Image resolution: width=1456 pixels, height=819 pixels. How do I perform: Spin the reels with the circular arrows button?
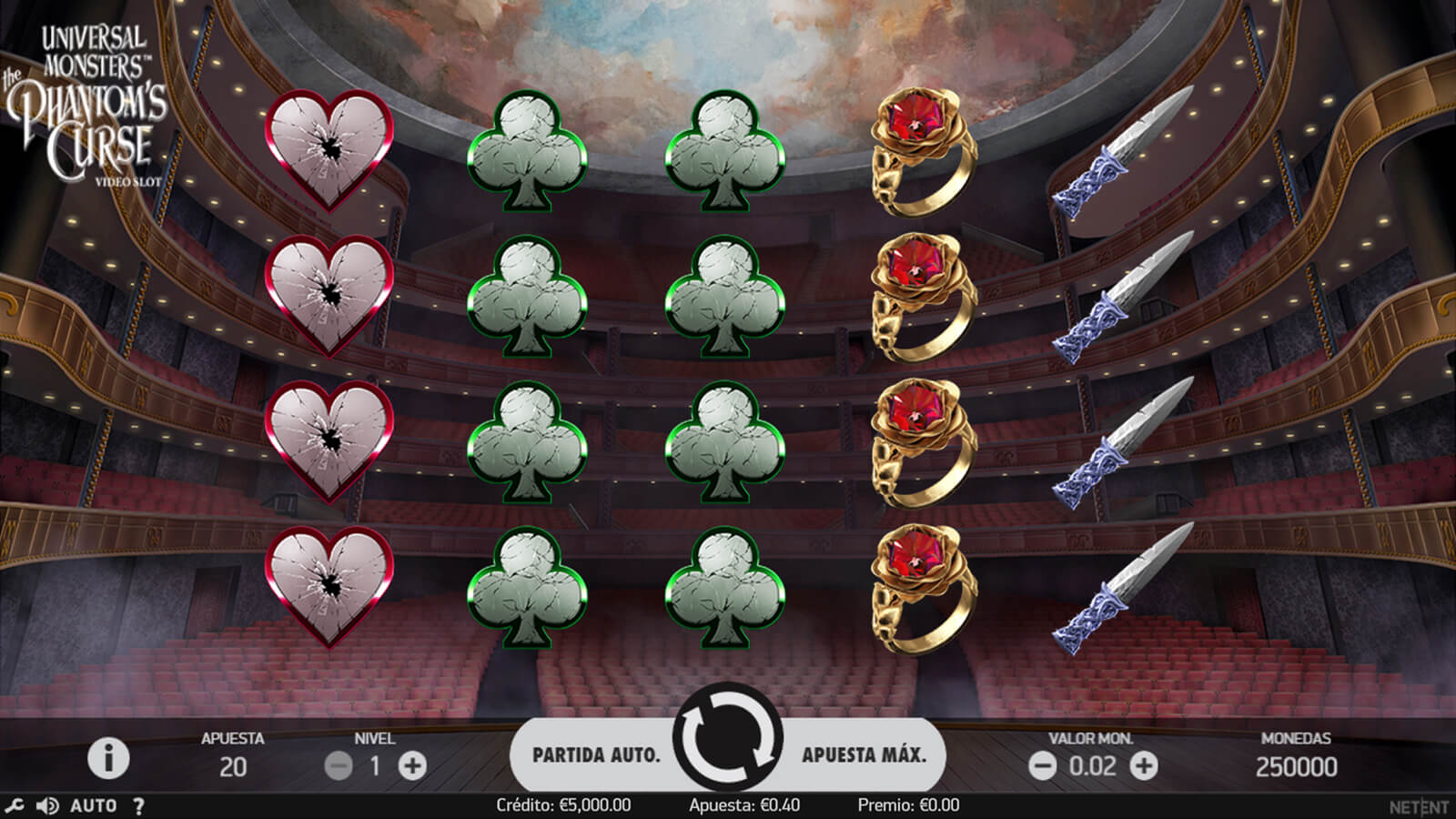click(x=728, y=739)
